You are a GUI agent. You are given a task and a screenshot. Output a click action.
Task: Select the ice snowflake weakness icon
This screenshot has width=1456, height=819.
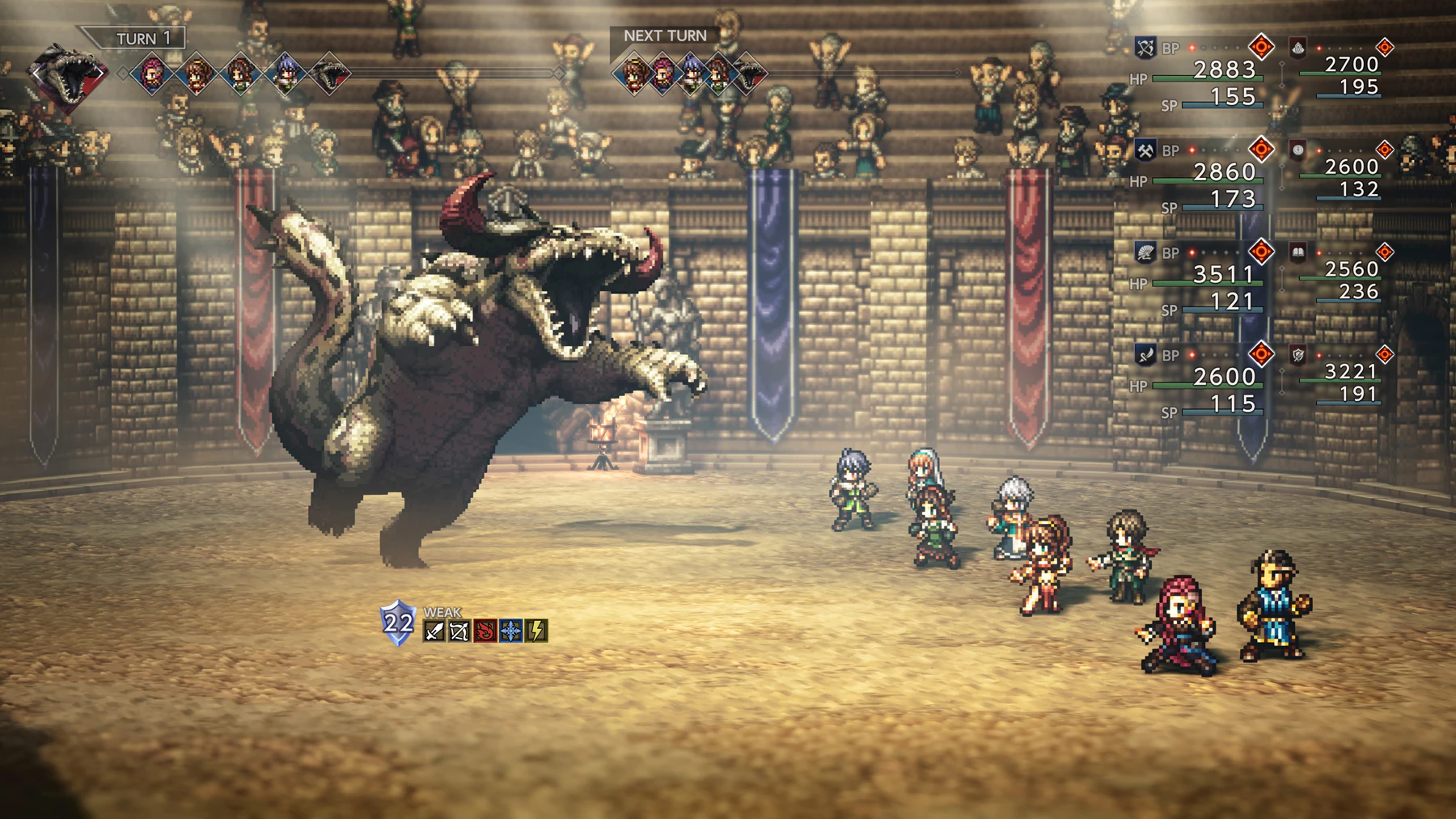(x=511, y=631)
